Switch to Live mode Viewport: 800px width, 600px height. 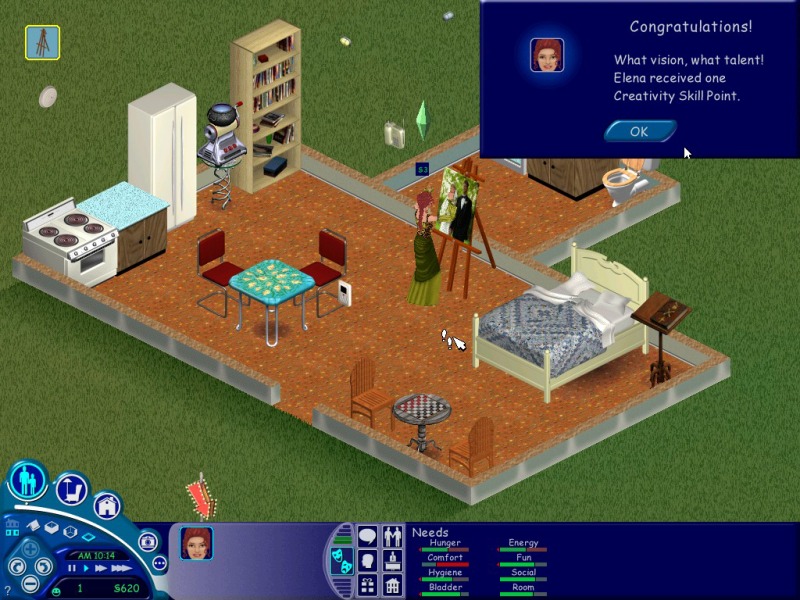(x=27, y=481)
